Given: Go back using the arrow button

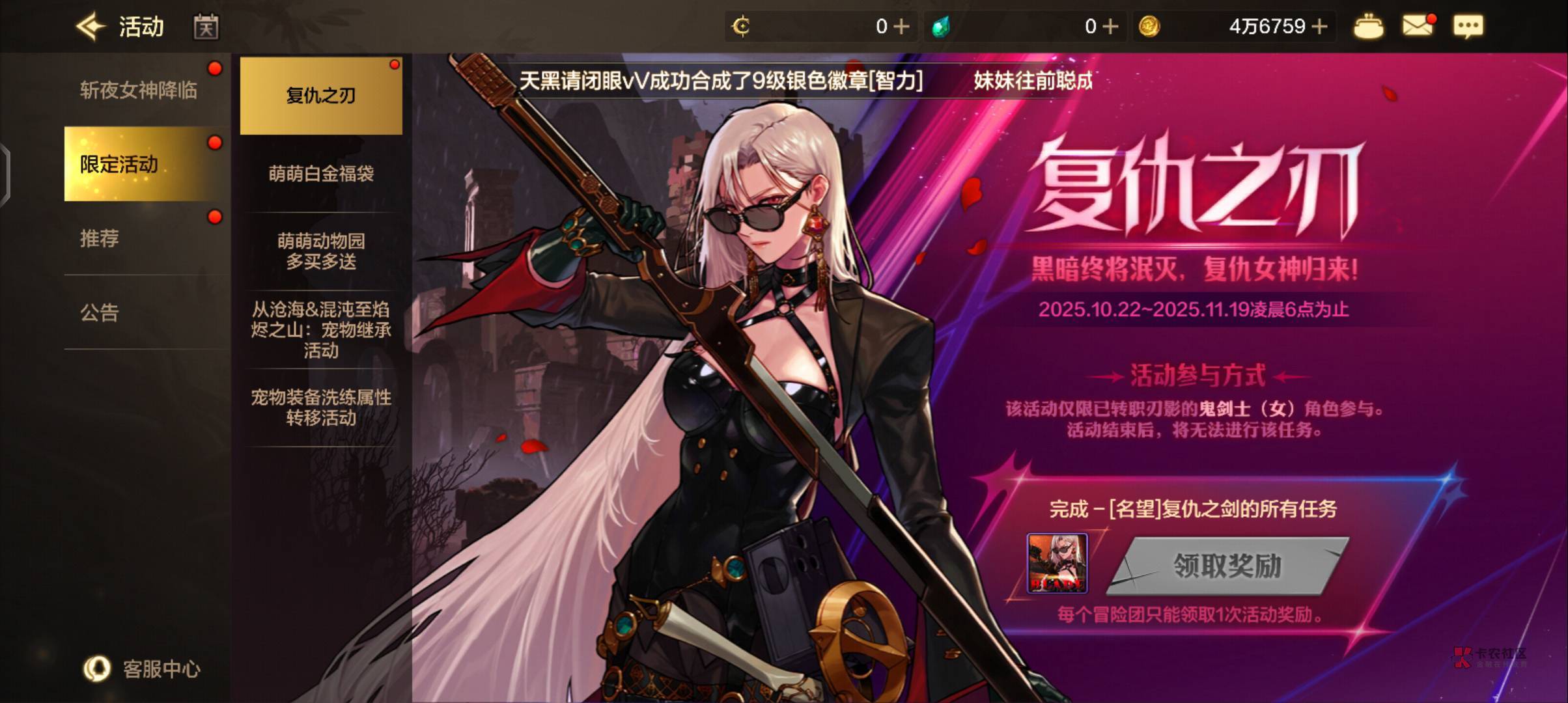Looking at the screenshot, I should click(91, 27).
